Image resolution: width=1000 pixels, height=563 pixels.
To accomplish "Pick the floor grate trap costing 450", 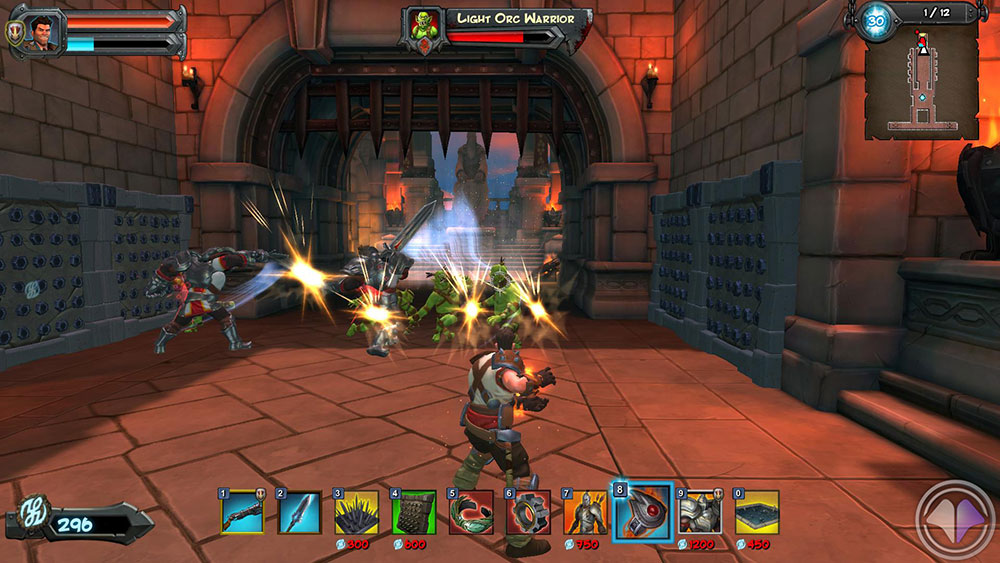I will (757, 513).
